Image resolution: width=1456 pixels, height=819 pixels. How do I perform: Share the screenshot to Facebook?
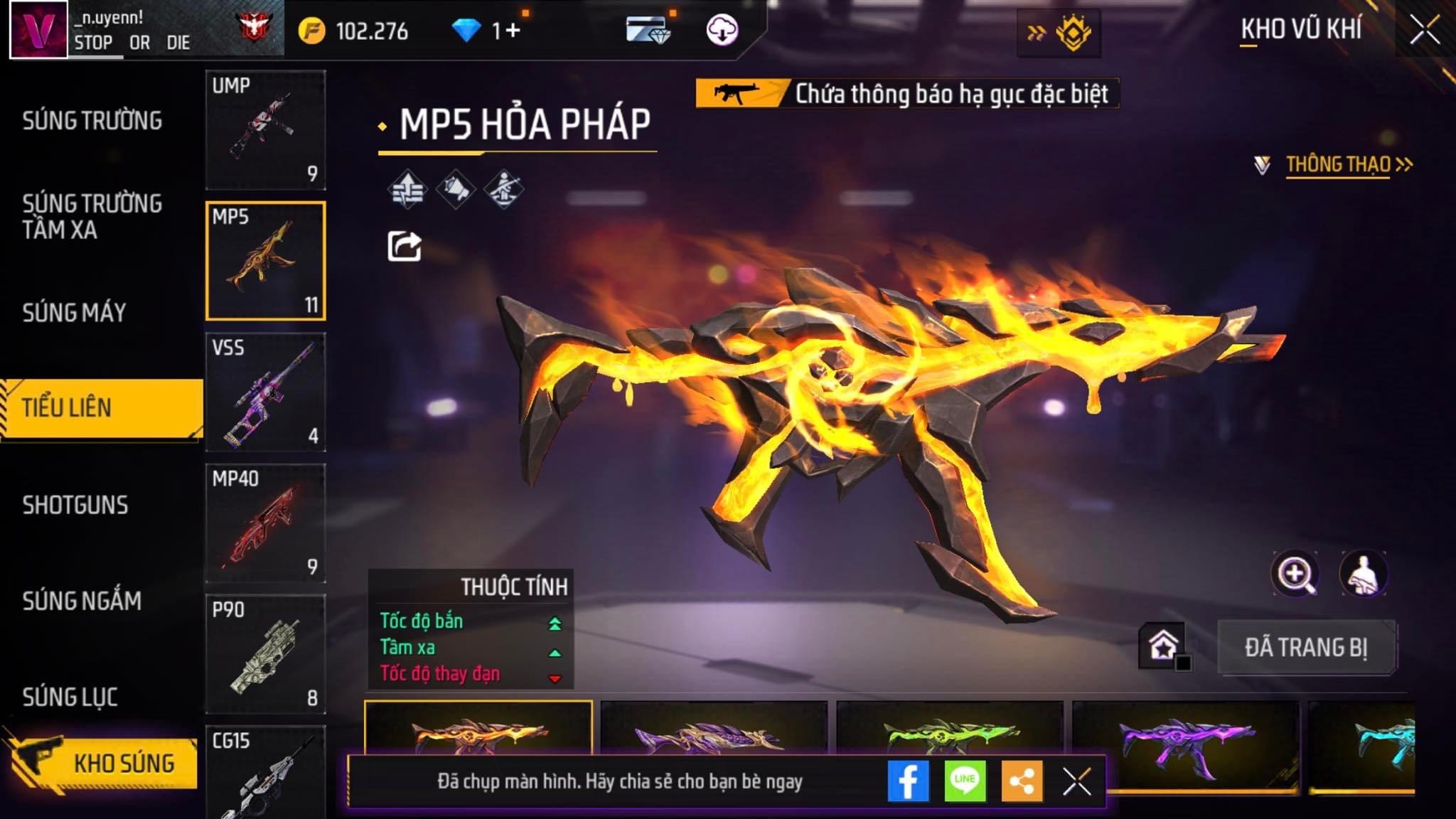tap(908, 781)
